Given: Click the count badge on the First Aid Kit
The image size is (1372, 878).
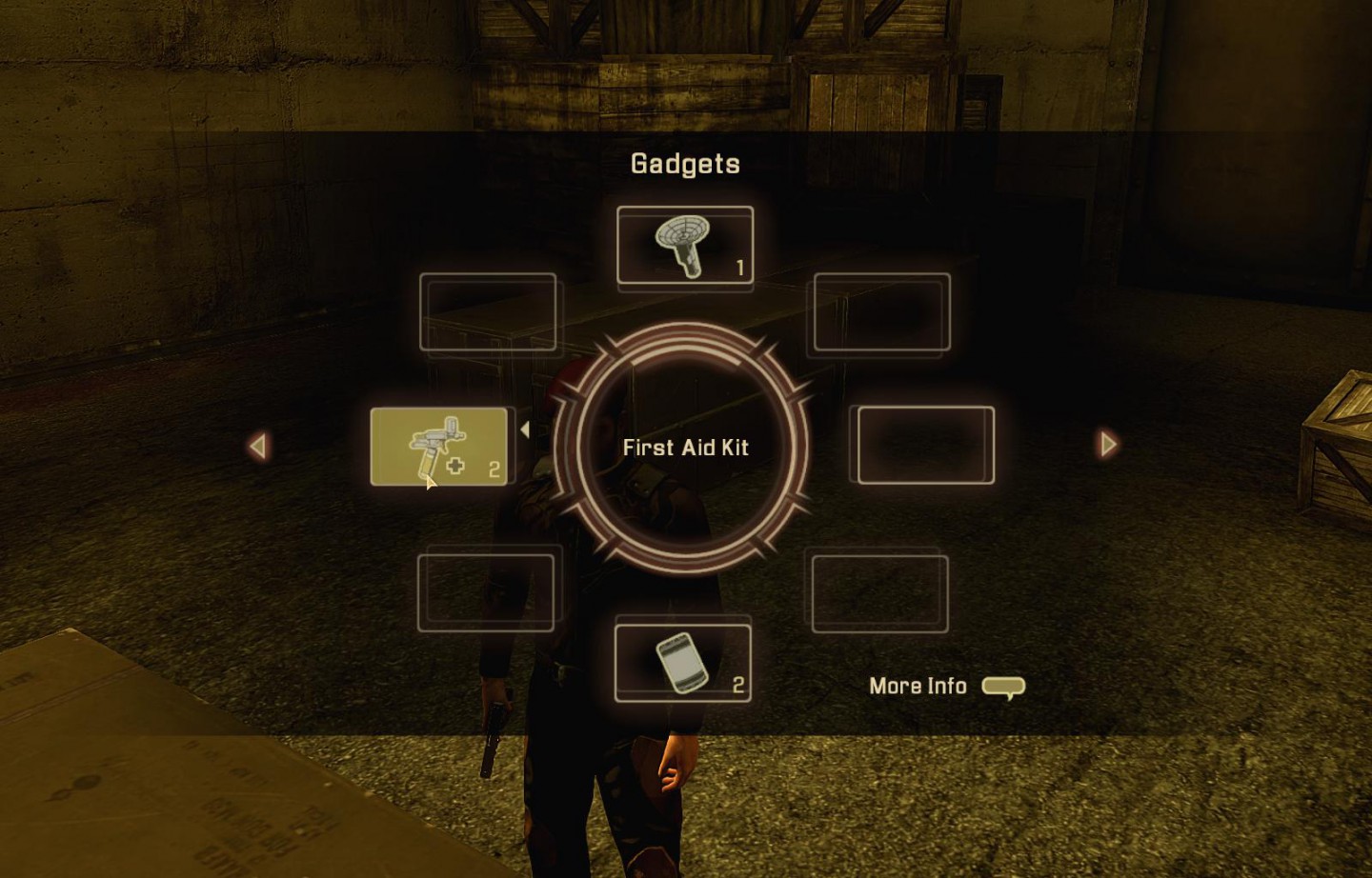Looking at the screenshot, I should click(494, 468).
